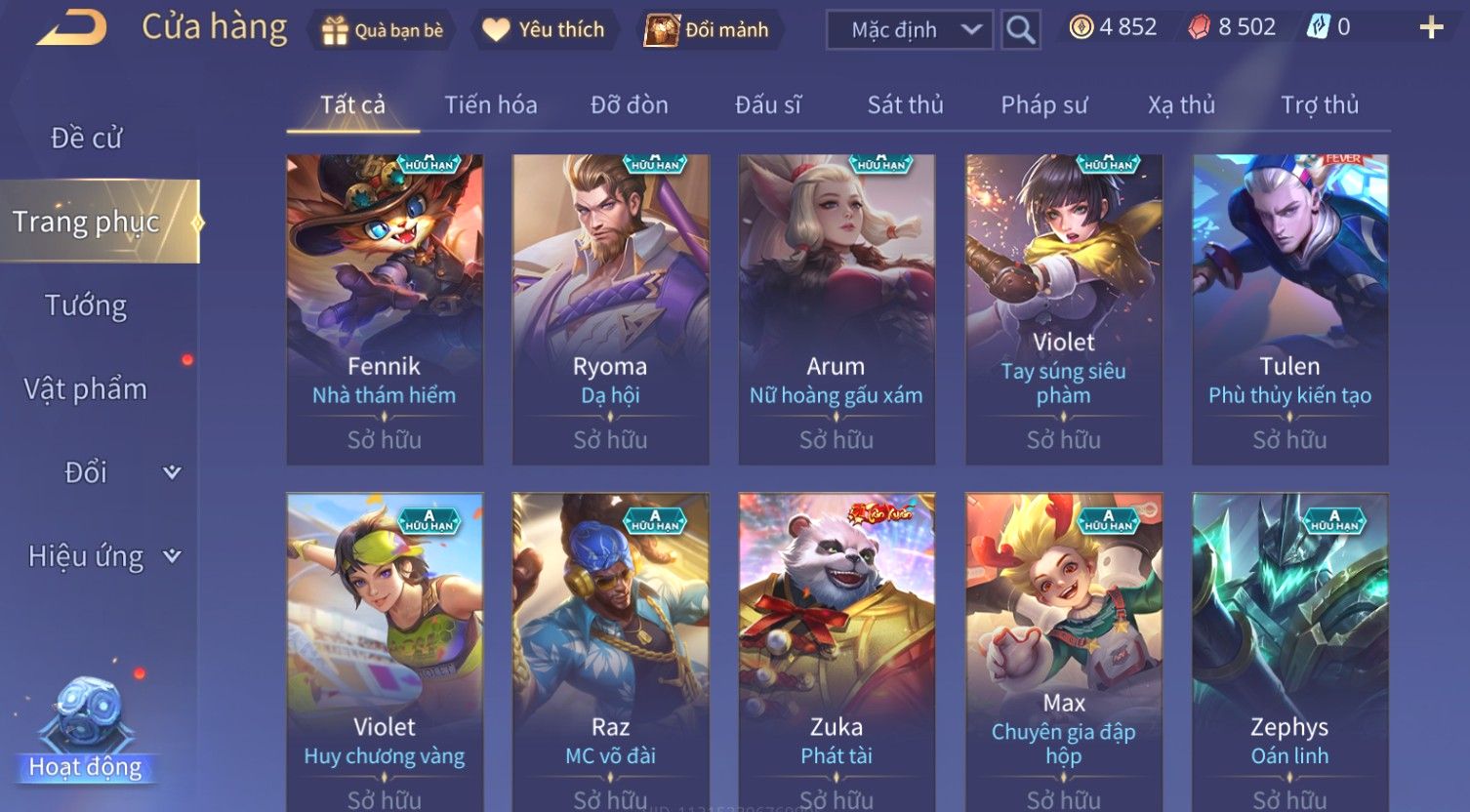Open the Vật phẩm section
This screenshot has height=812, width=1470.
click(x=86, y=389)
